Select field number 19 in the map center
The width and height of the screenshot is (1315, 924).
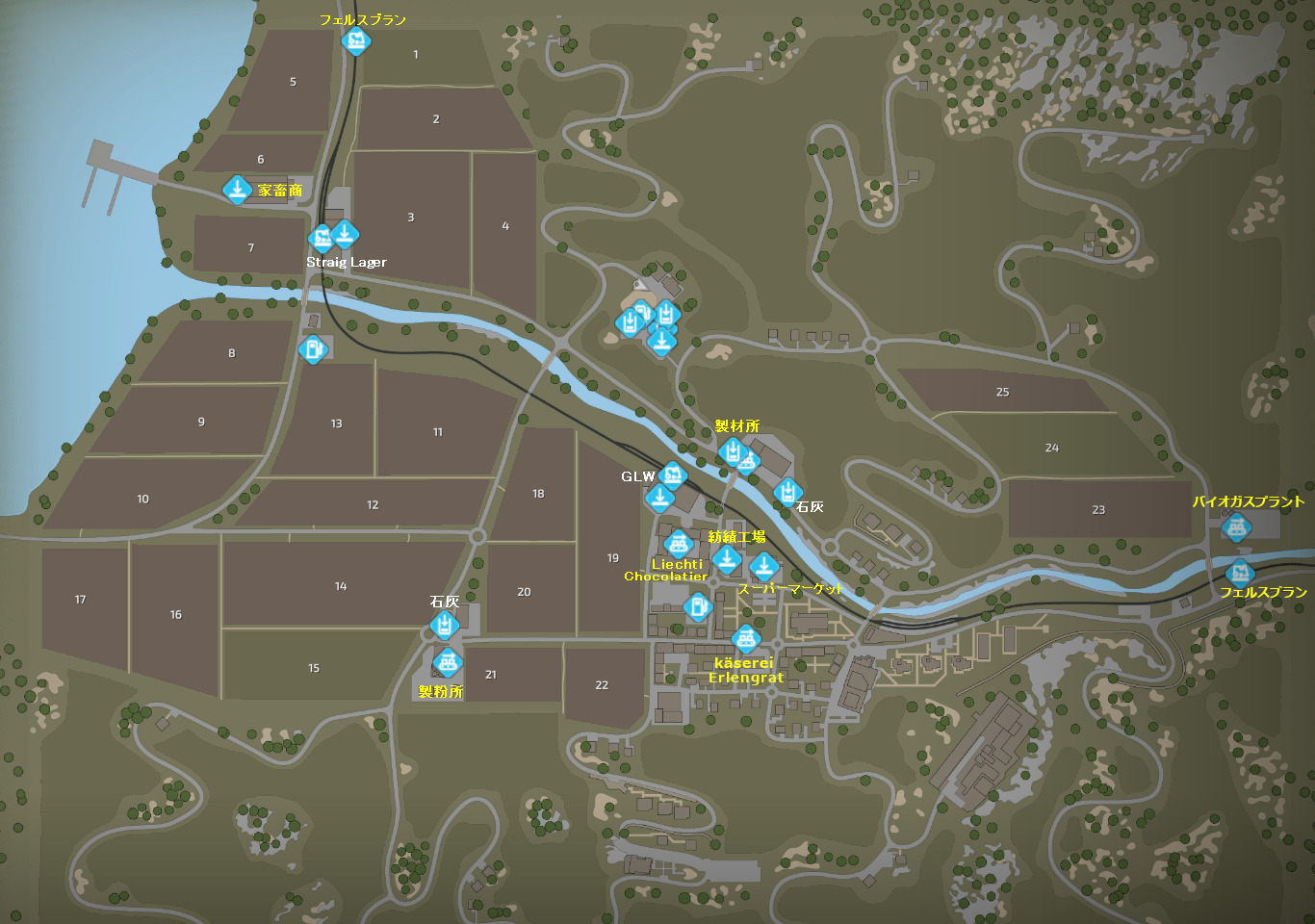[x=613, y=556]
